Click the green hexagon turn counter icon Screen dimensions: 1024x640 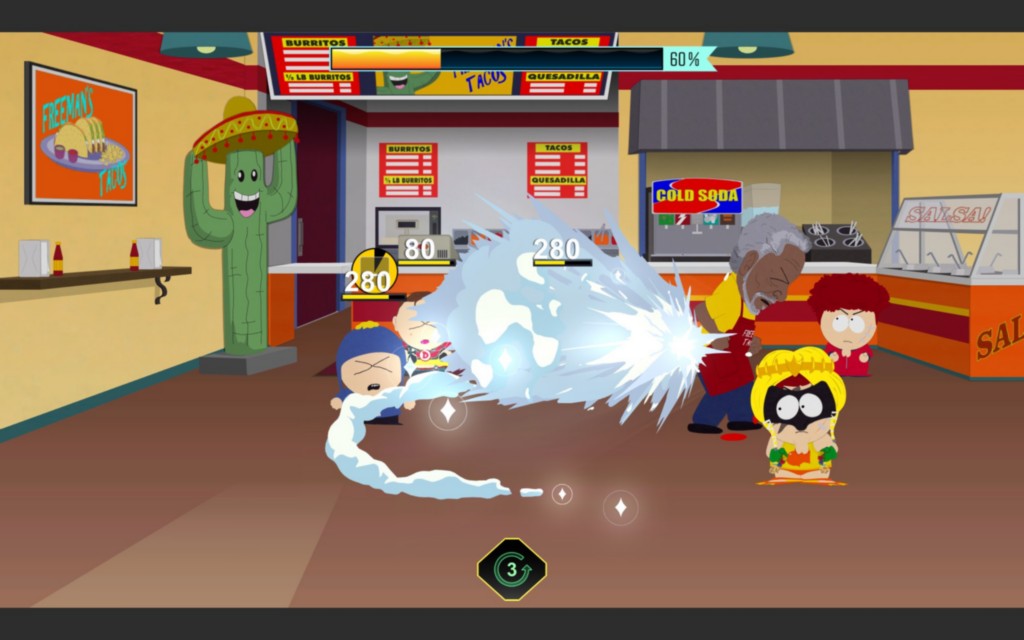[x=512, y=569]
